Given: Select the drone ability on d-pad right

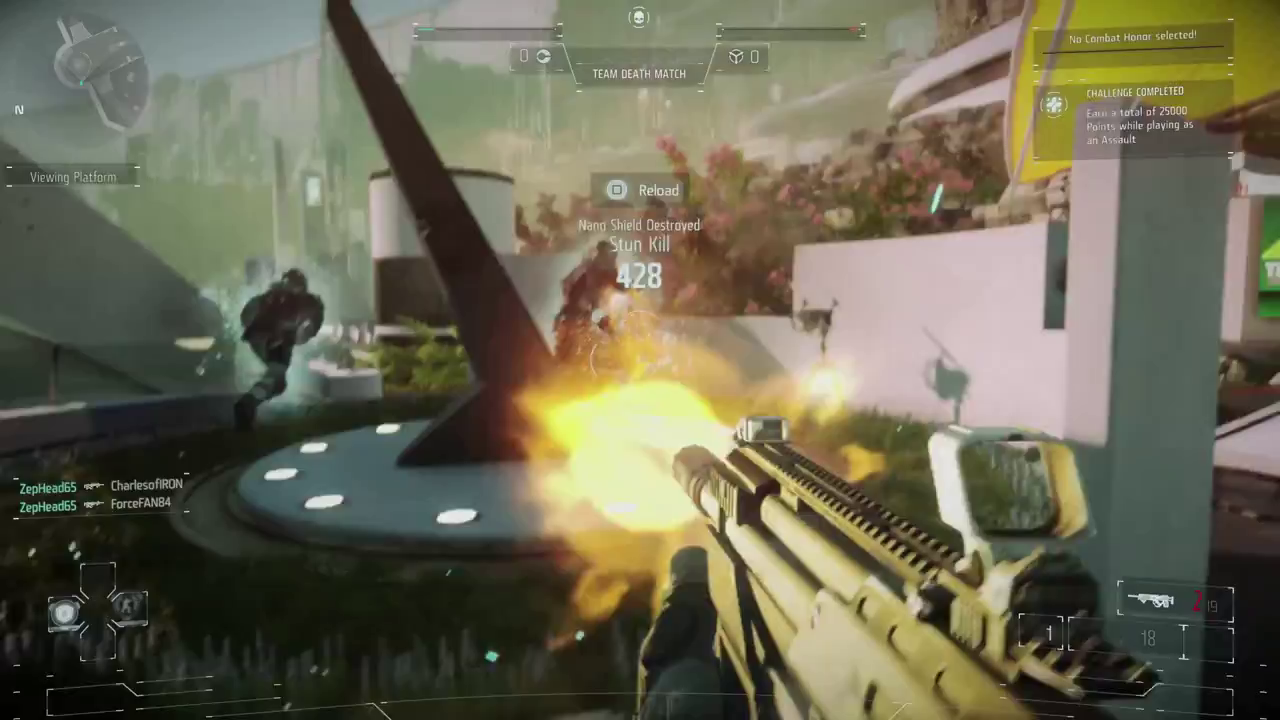Looking at the screenshot, I should (x=130, y=606).
